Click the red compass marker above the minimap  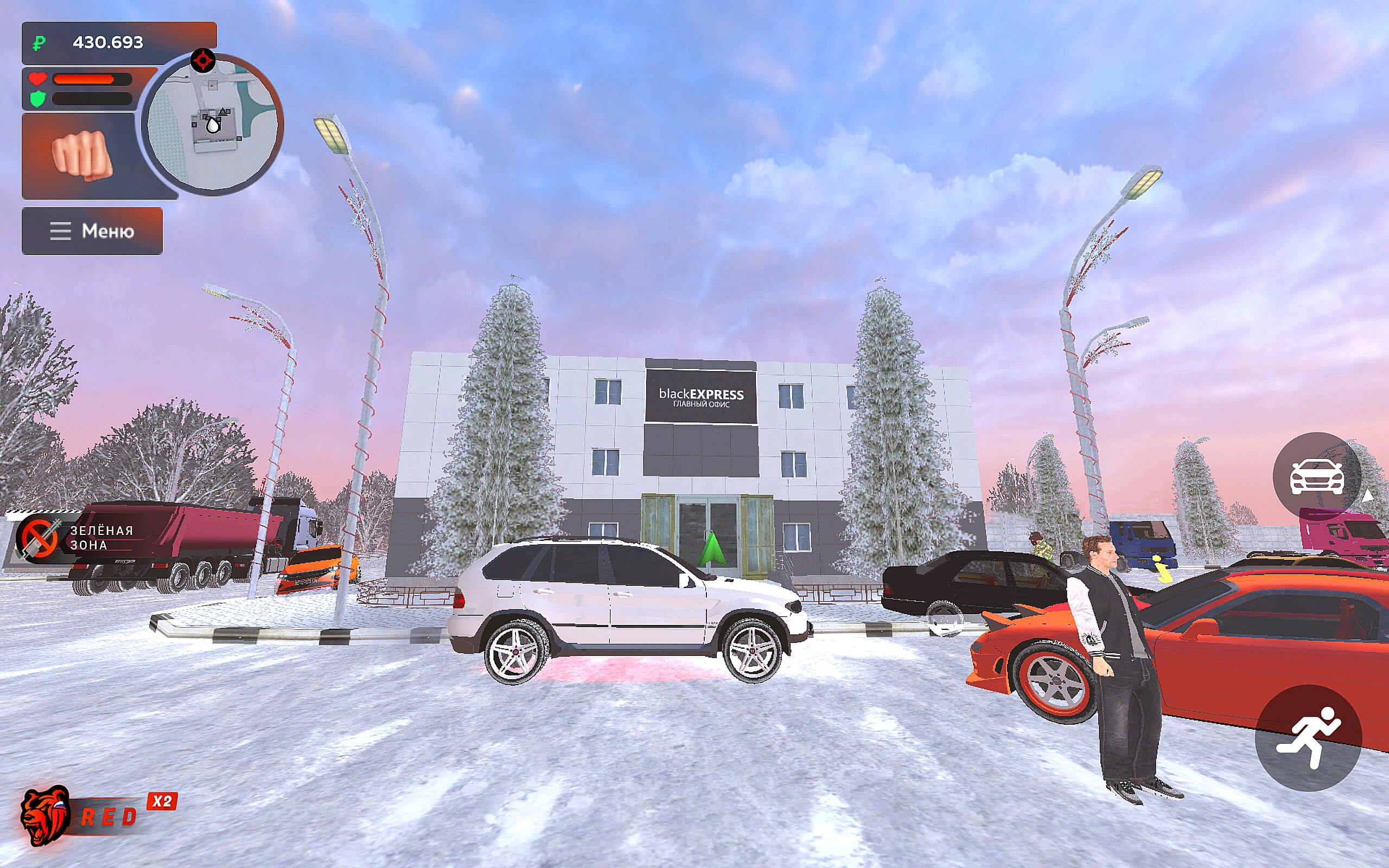pos(202,60)
